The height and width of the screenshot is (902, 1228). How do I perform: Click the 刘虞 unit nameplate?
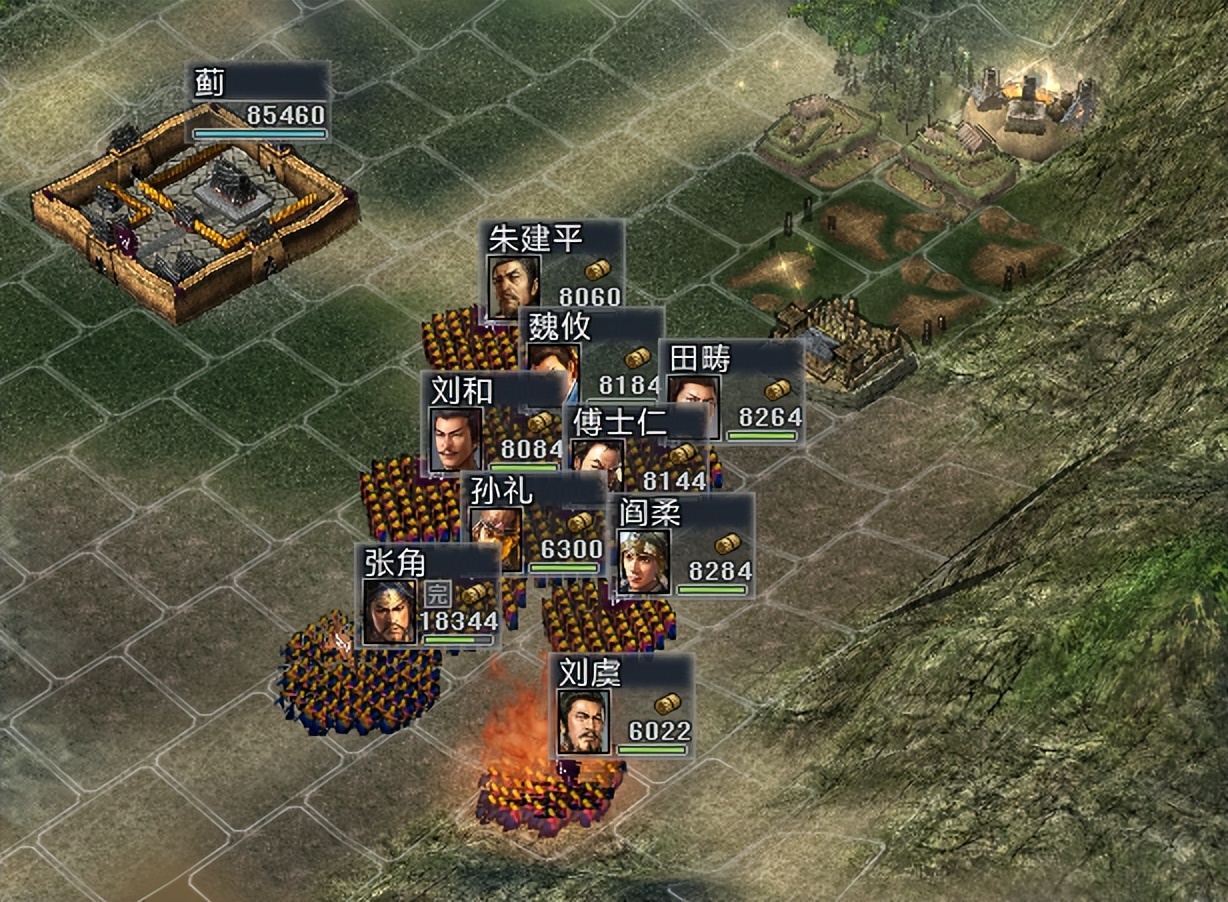point(621,705)
